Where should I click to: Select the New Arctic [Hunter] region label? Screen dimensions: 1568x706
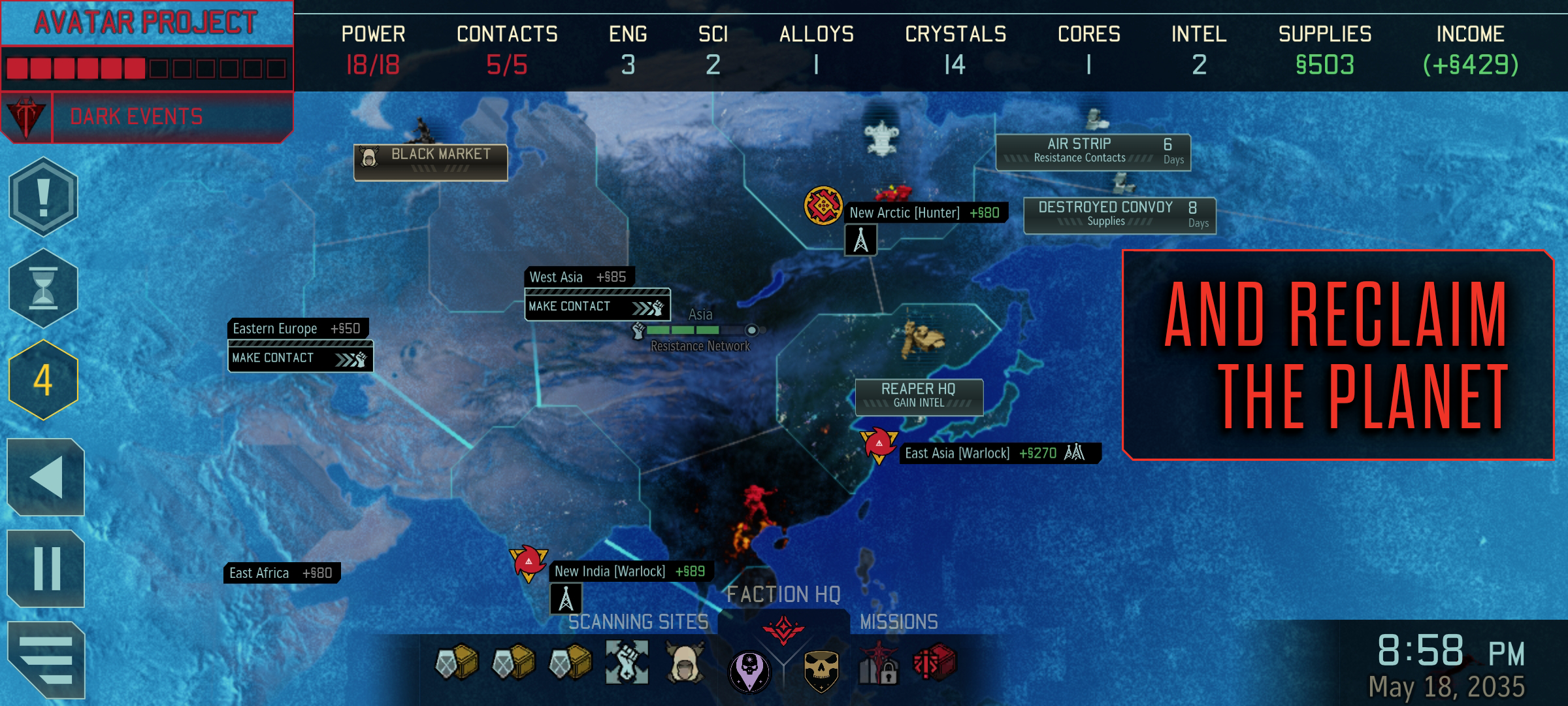click(924, 212)
